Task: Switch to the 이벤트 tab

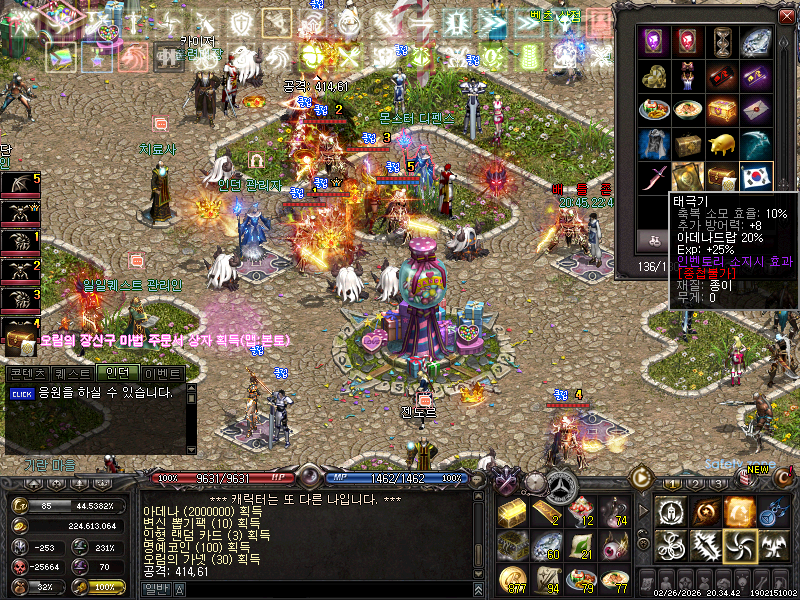Action: [x=162, y=374]
